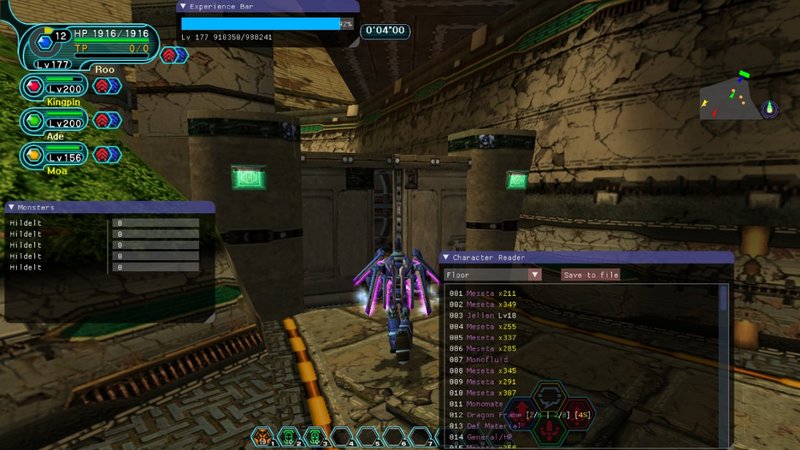Click the Save to file button

click(x=590, y=275)
